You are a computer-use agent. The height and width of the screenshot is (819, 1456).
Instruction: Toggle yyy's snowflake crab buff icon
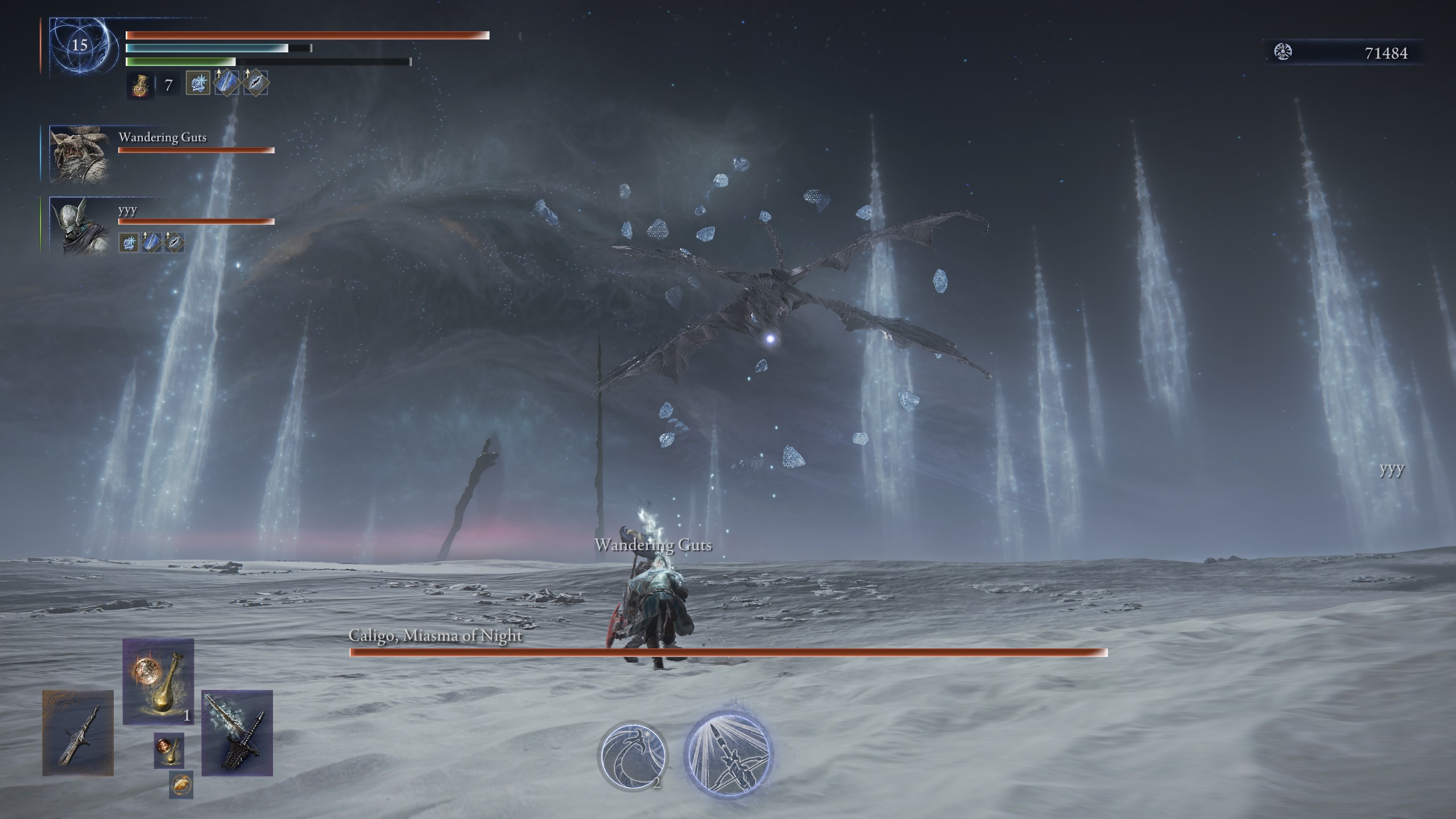coord(129,244)
